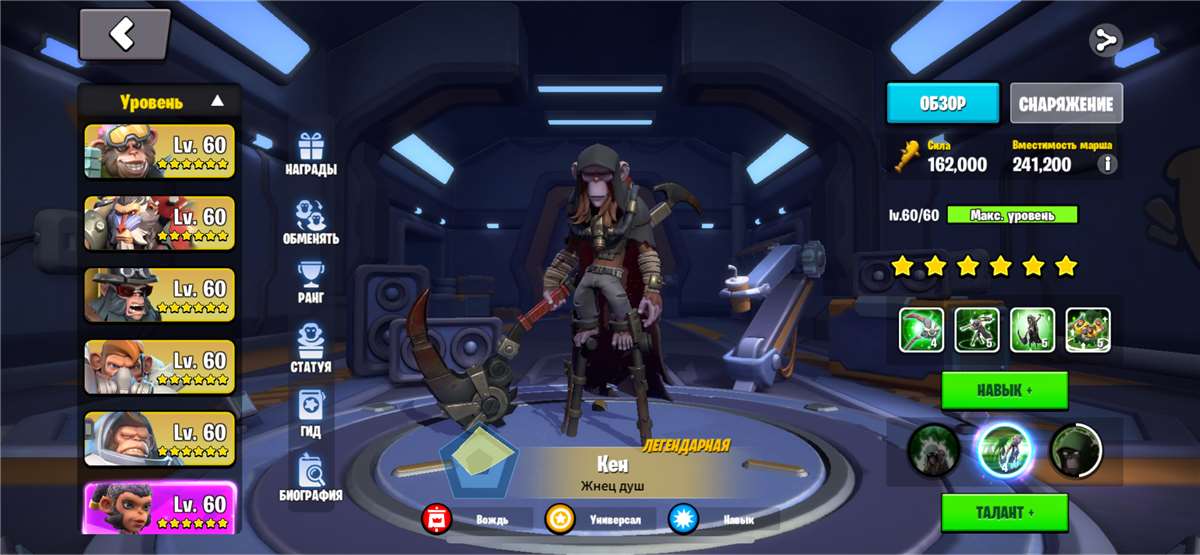1200x555 pixels.
Task: Go back with the arrow button
Action: coord(124,35)
